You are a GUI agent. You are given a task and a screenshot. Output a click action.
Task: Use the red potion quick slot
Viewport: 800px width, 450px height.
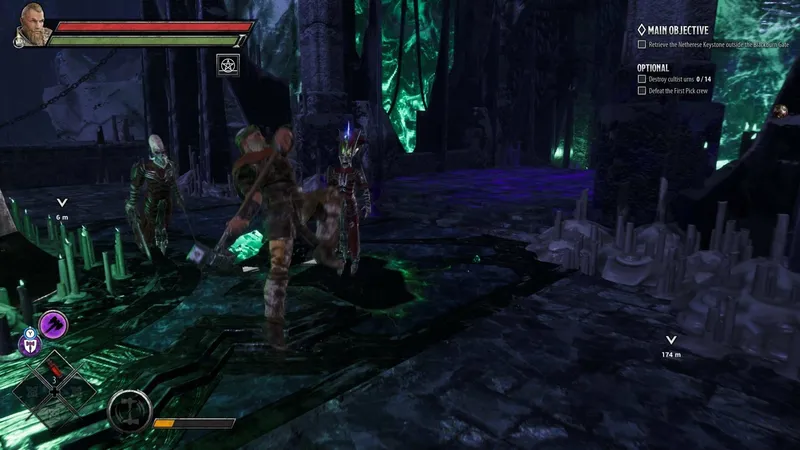[52, 380]
